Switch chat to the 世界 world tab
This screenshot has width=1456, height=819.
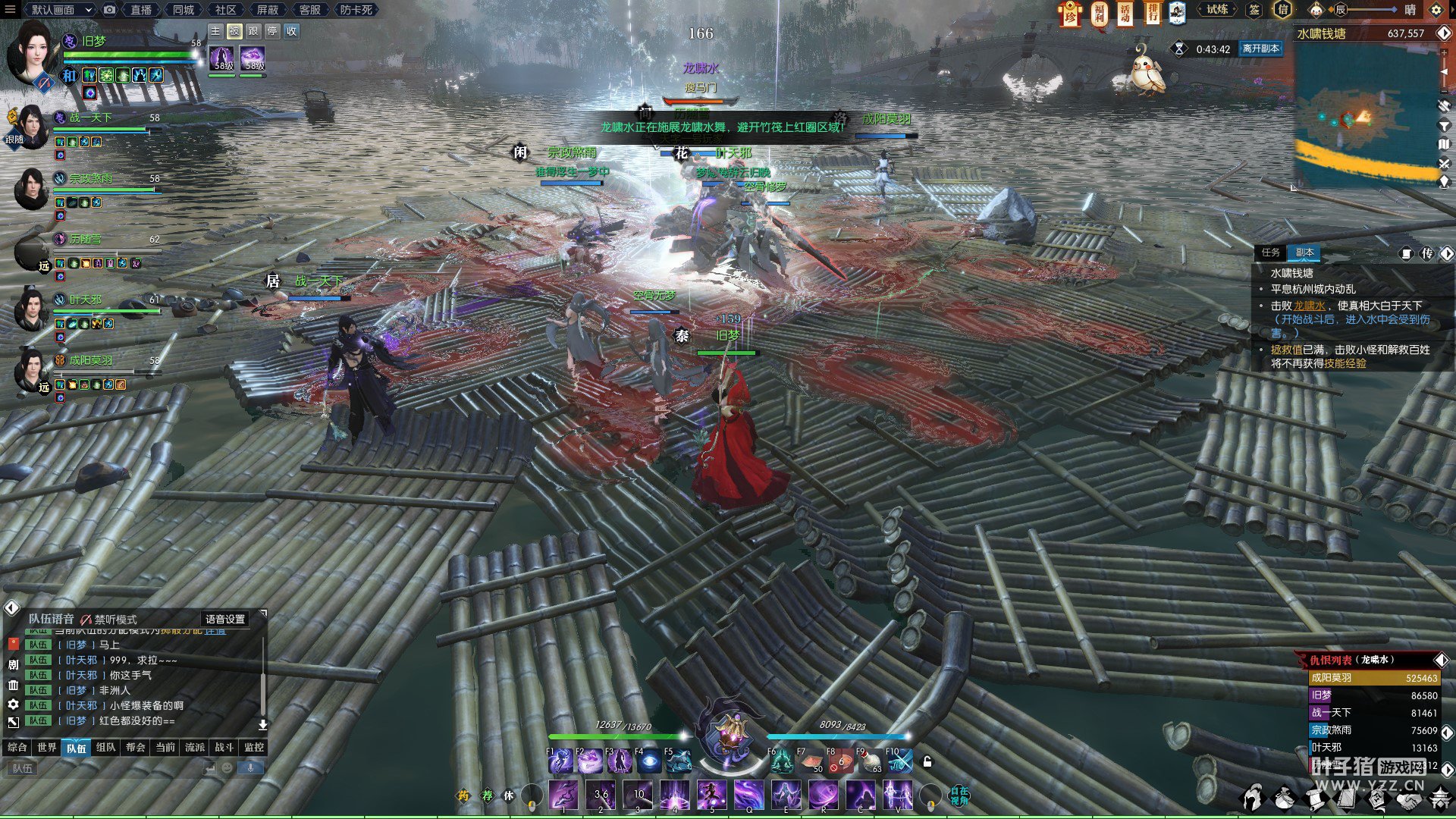tap(47, 748)
